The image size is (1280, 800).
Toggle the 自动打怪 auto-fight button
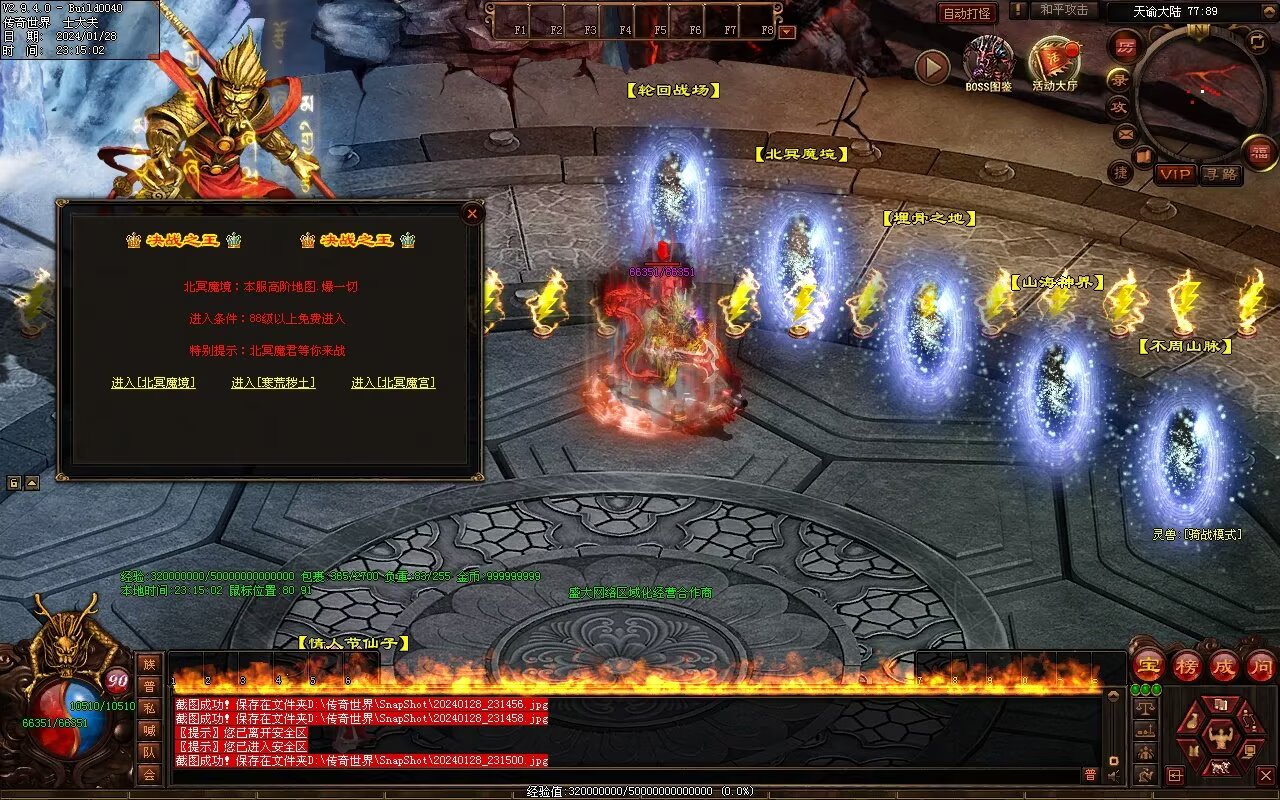point(968,13)
